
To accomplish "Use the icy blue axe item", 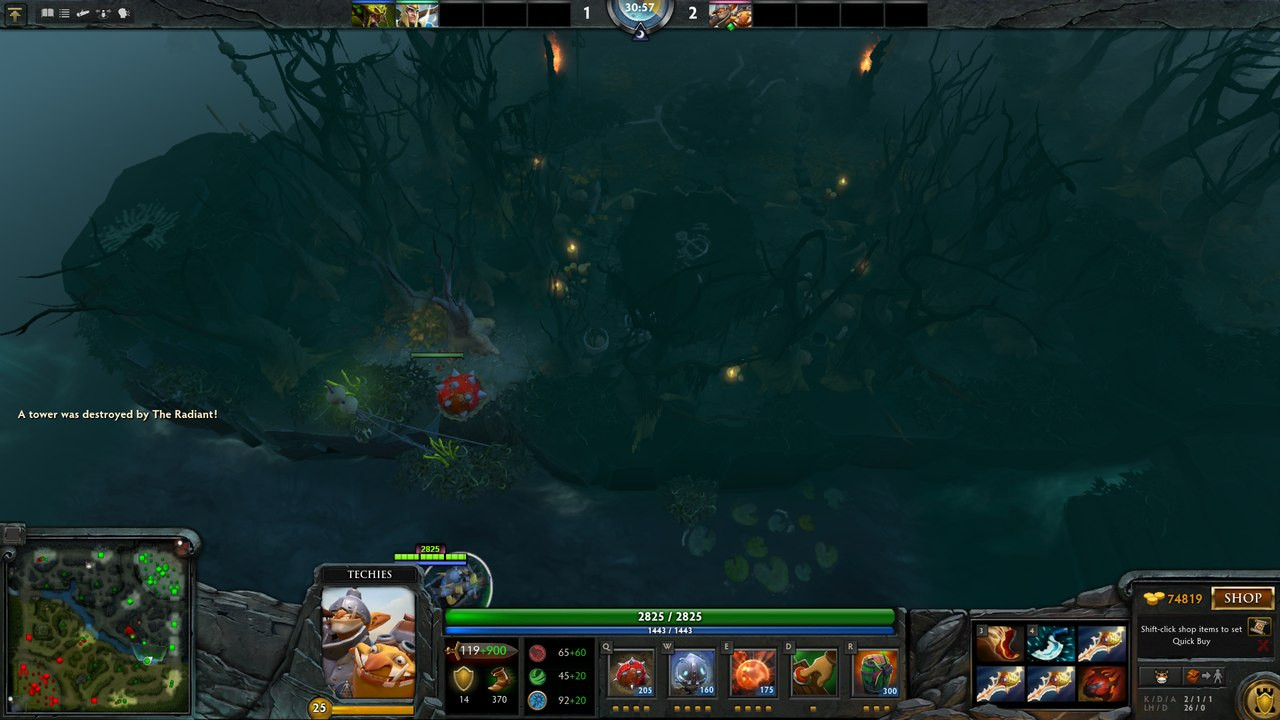I will click(x=1051, y=645).
